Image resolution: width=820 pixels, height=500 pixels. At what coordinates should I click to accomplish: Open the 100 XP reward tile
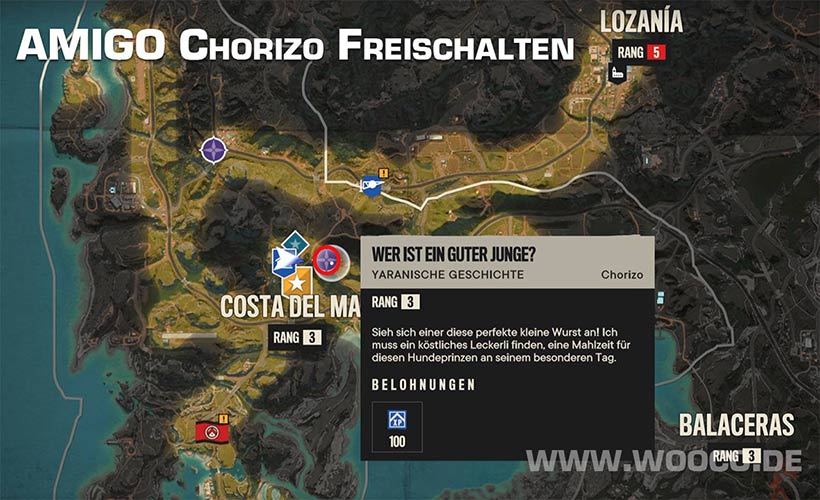point(396,427)
